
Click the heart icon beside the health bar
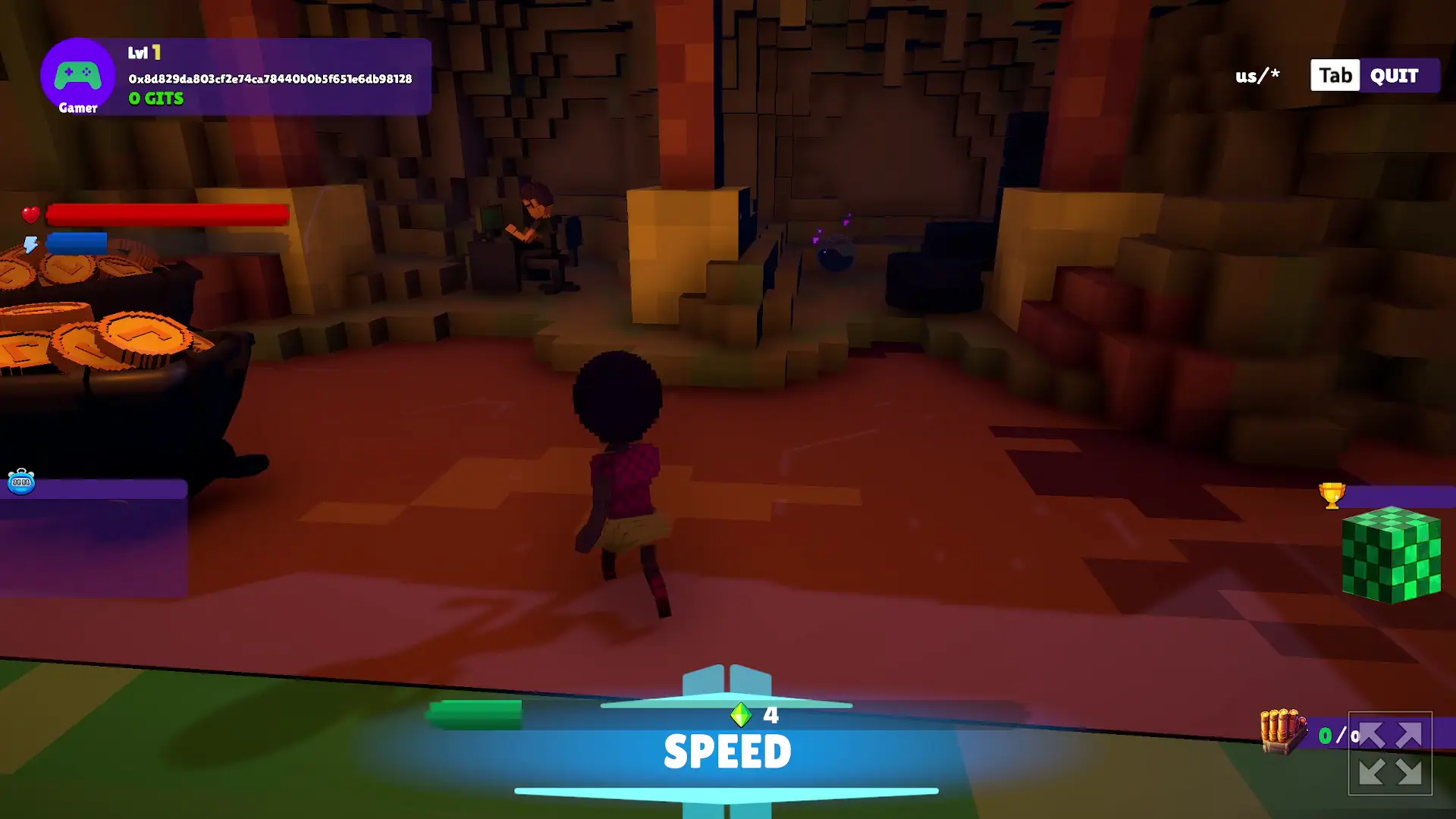[30, 215]
